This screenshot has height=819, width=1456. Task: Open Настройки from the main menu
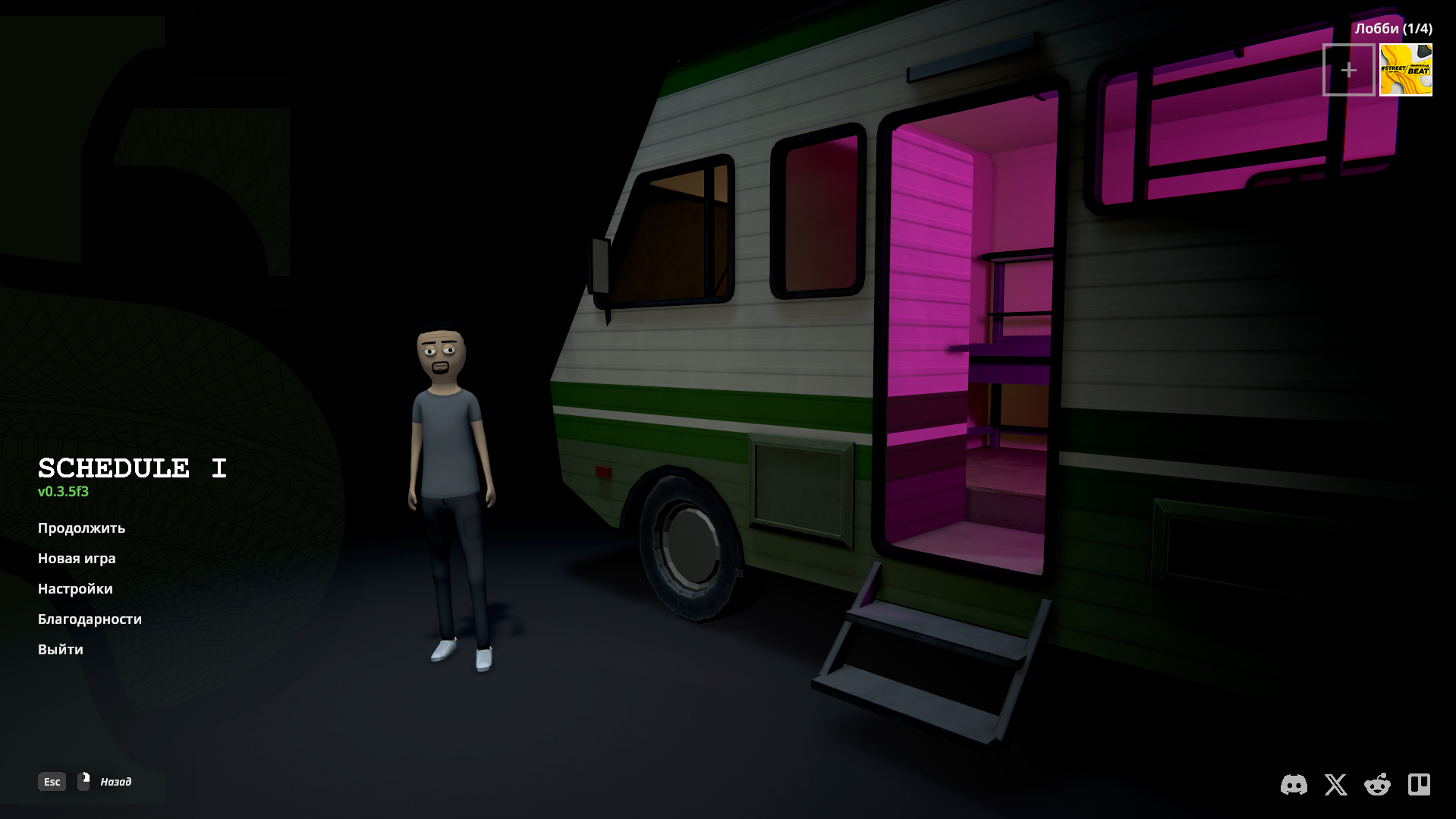click(x=75, y=589)
